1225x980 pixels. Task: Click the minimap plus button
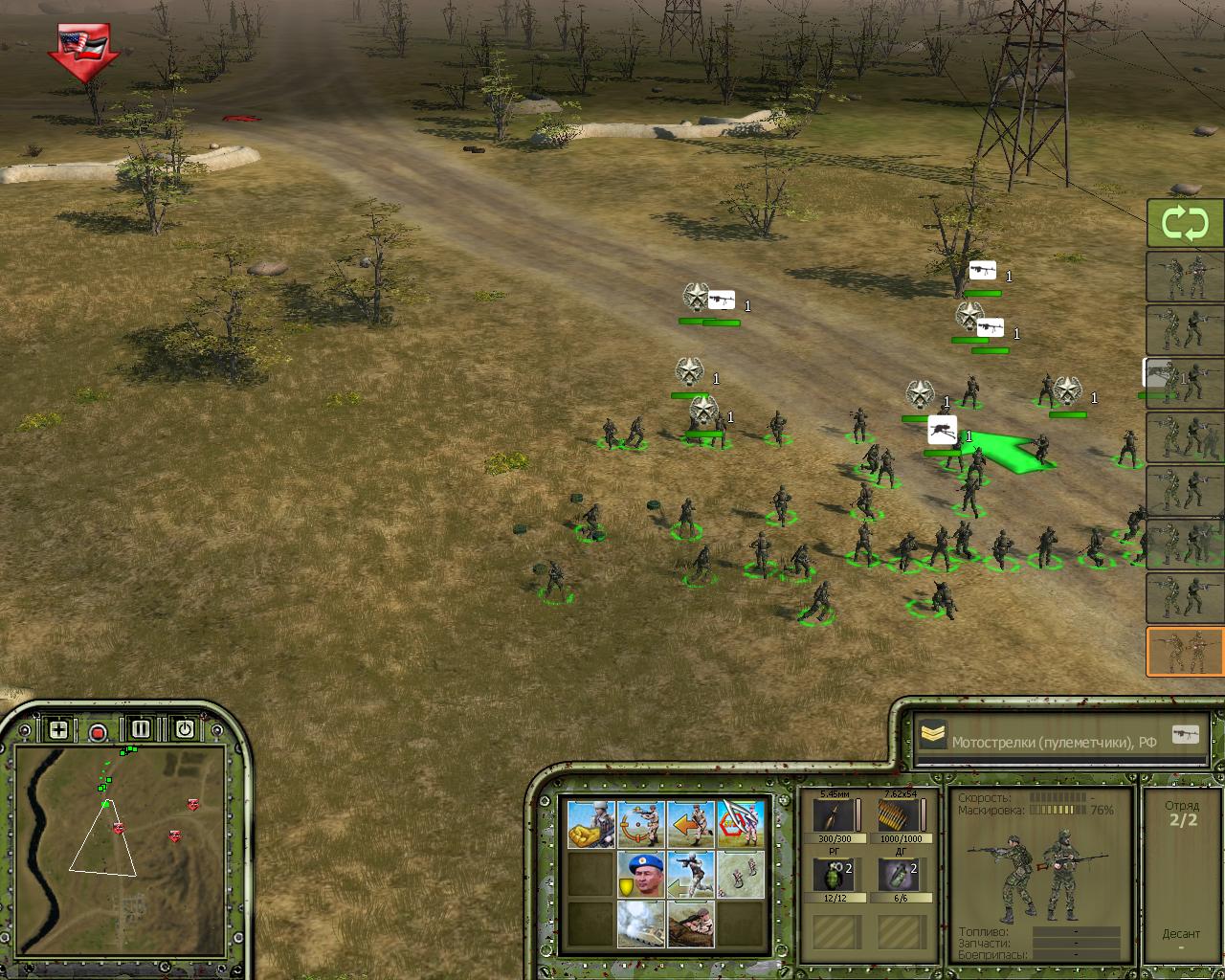click(58, 730)
